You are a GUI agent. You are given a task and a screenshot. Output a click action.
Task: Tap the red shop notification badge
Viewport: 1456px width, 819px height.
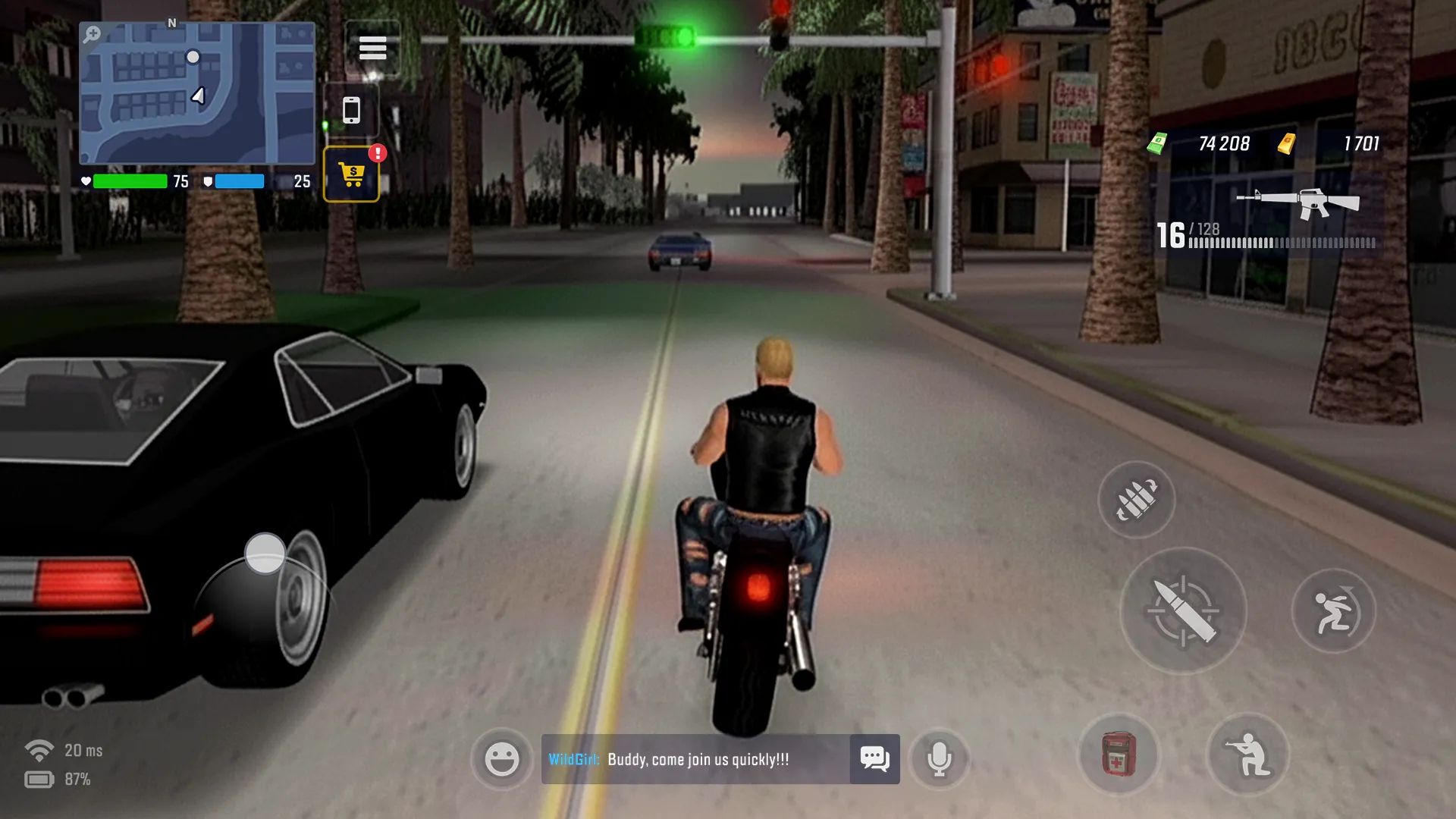[377, 153]
